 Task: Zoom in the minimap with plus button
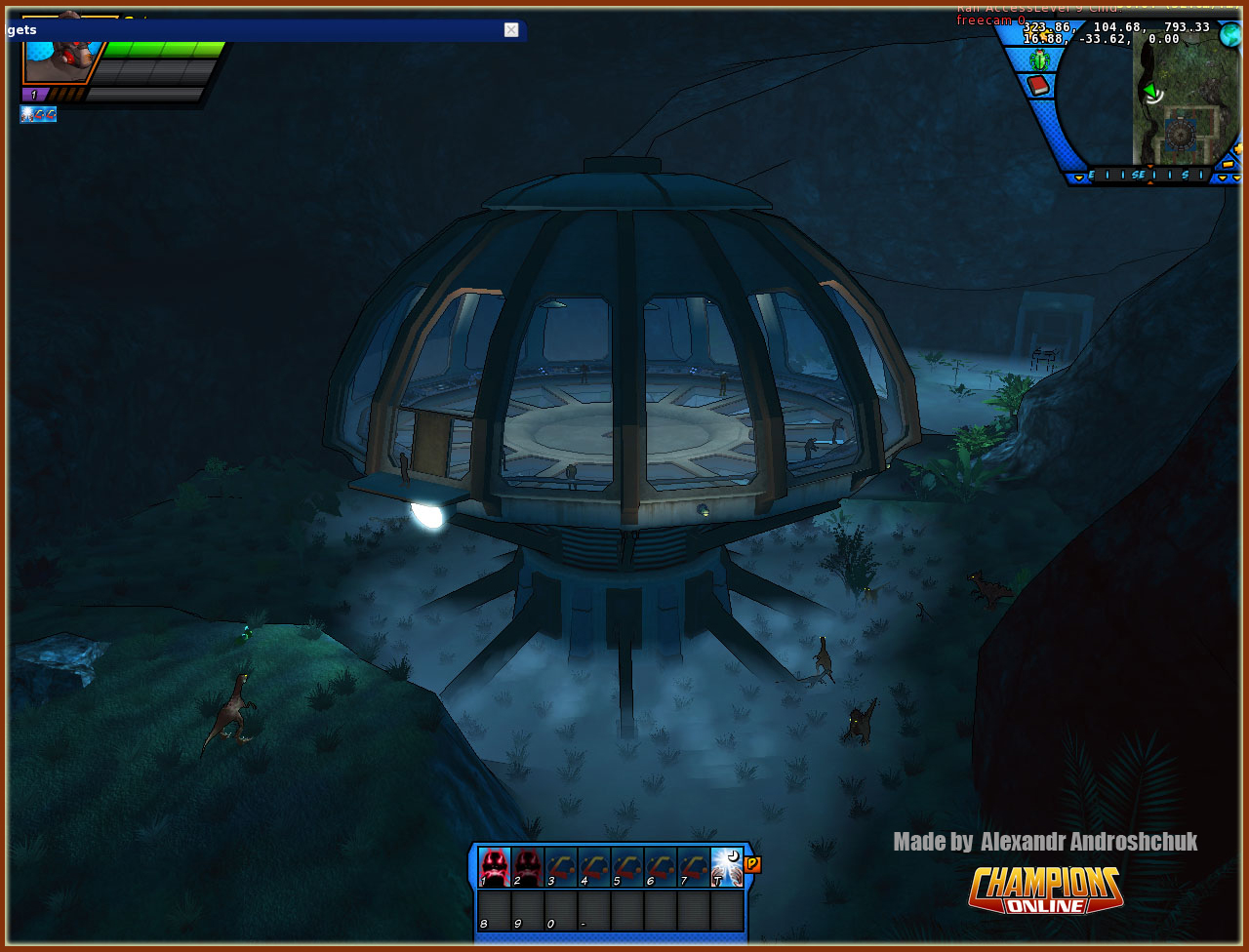pos(1239,149)
